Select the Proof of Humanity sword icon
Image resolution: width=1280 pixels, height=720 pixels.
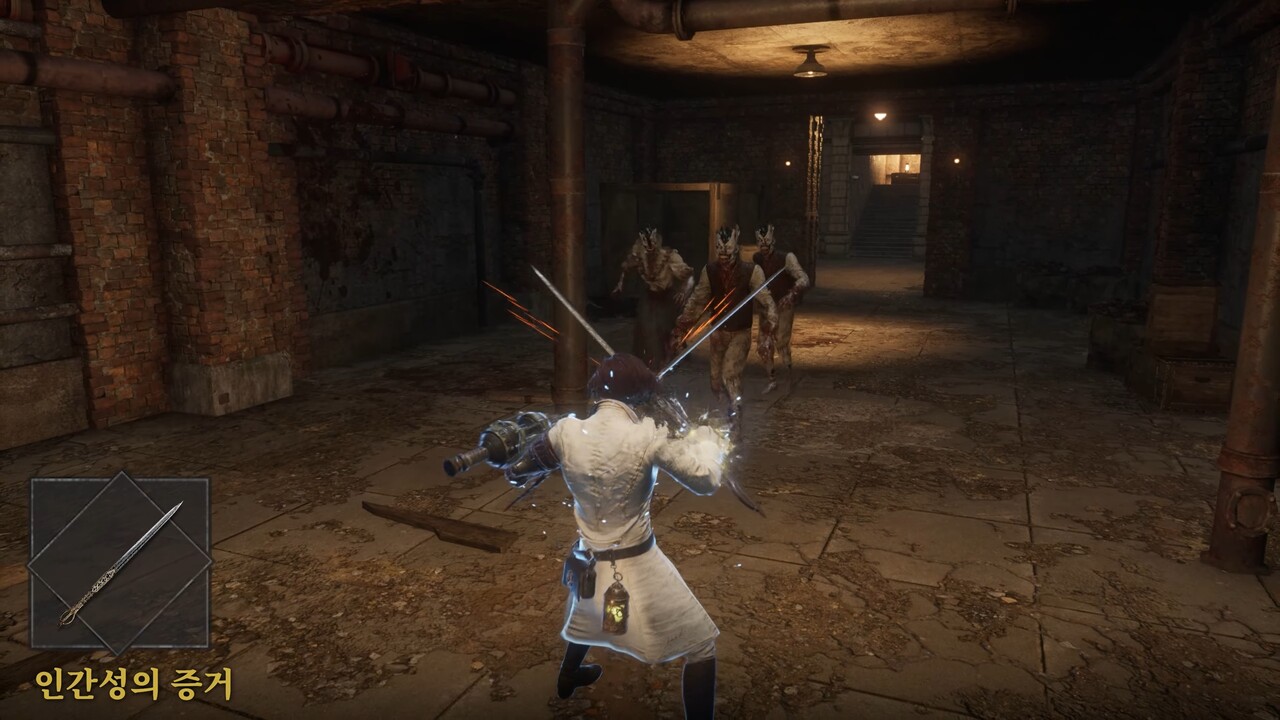click(120, 563)
